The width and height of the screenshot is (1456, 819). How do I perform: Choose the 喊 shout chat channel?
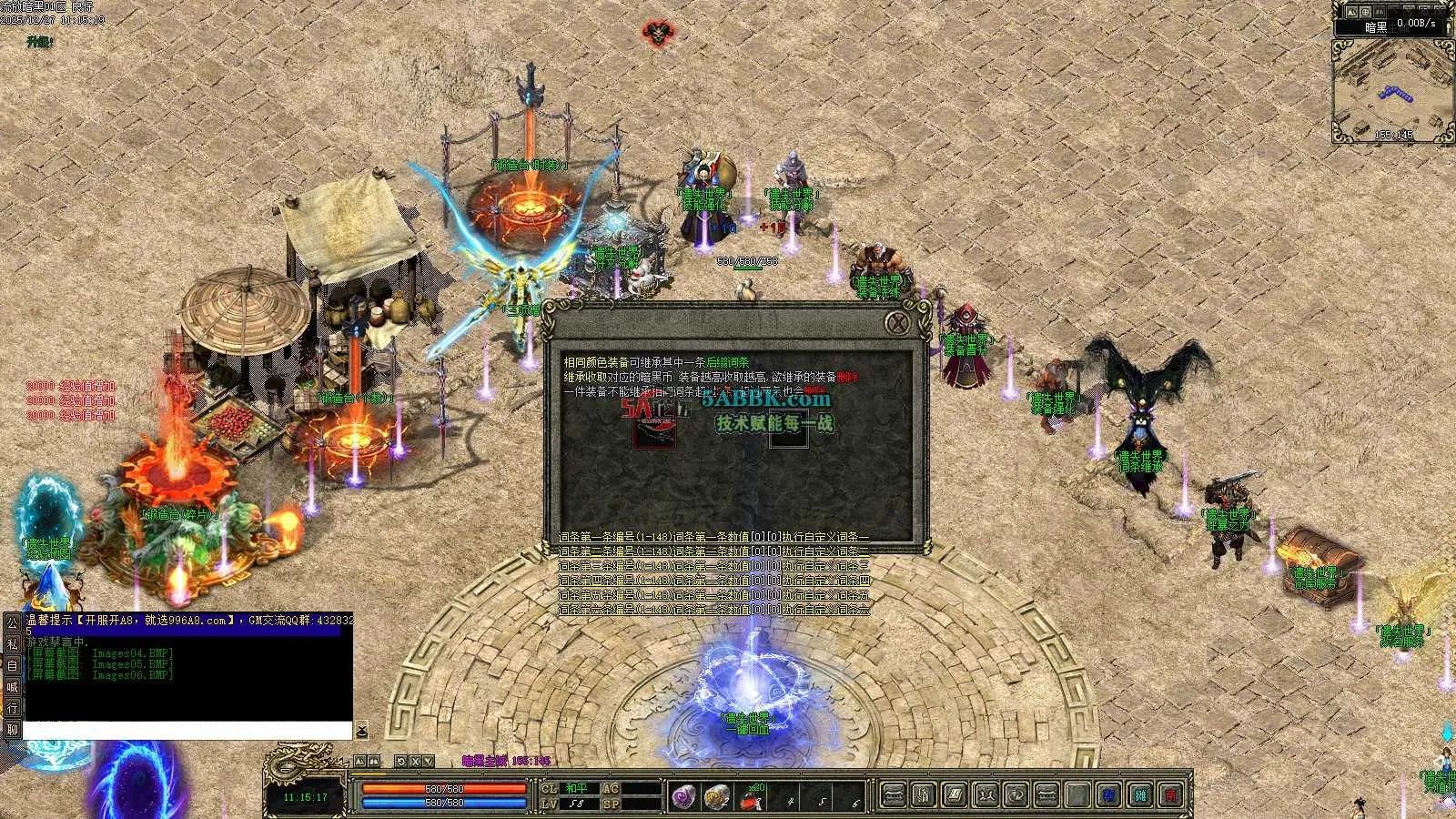click(x=12, y=687)
